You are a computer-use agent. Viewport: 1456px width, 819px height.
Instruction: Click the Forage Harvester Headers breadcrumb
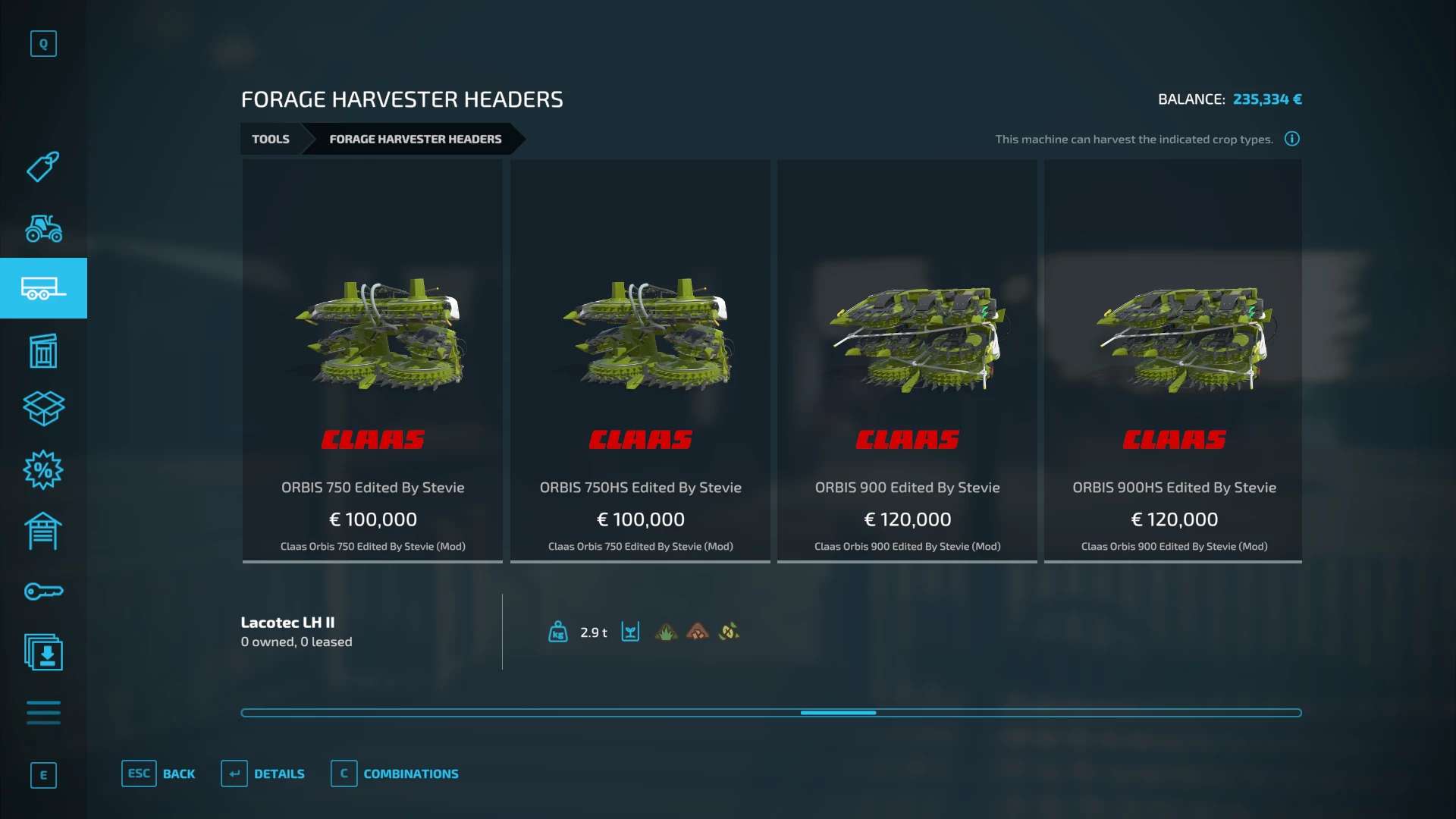click(415, 139)
